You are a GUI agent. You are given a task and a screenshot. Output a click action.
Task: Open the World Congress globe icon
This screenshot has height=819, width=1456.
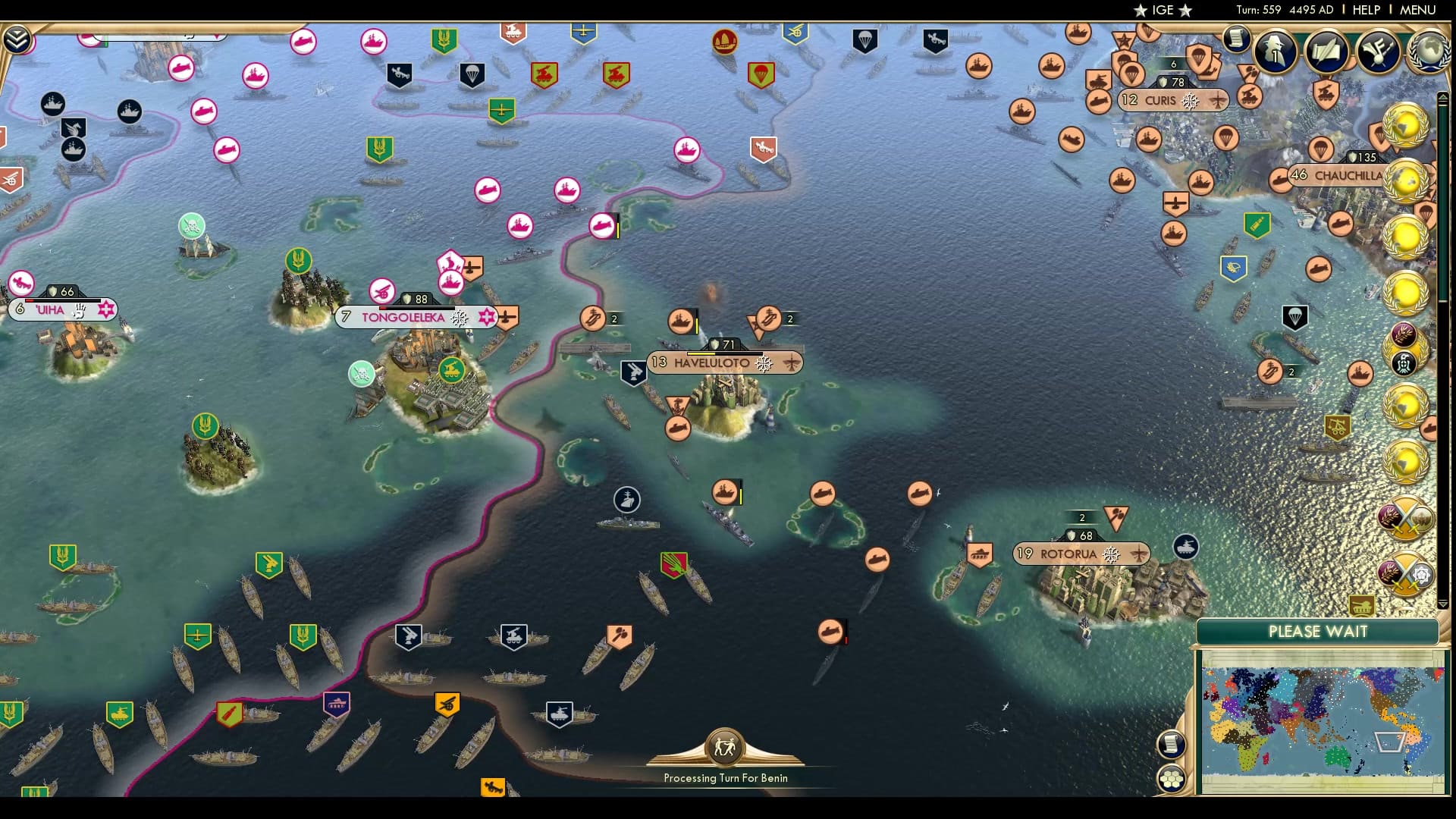pyautogui.click(x=1426, y=49)
